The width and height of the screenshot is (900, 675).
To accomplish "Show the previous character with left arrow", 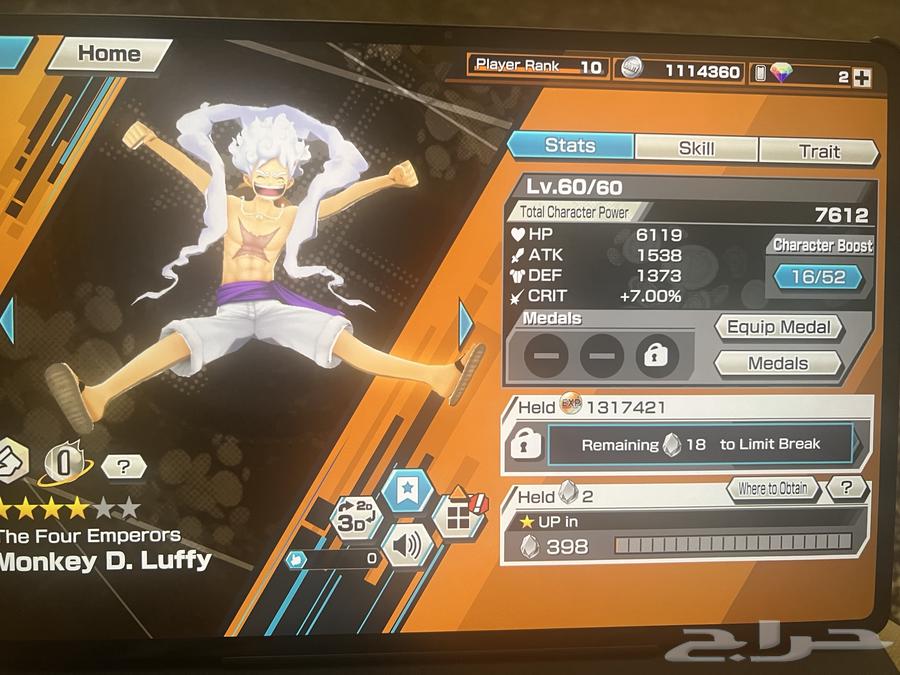I will click(x=7, y=320).
